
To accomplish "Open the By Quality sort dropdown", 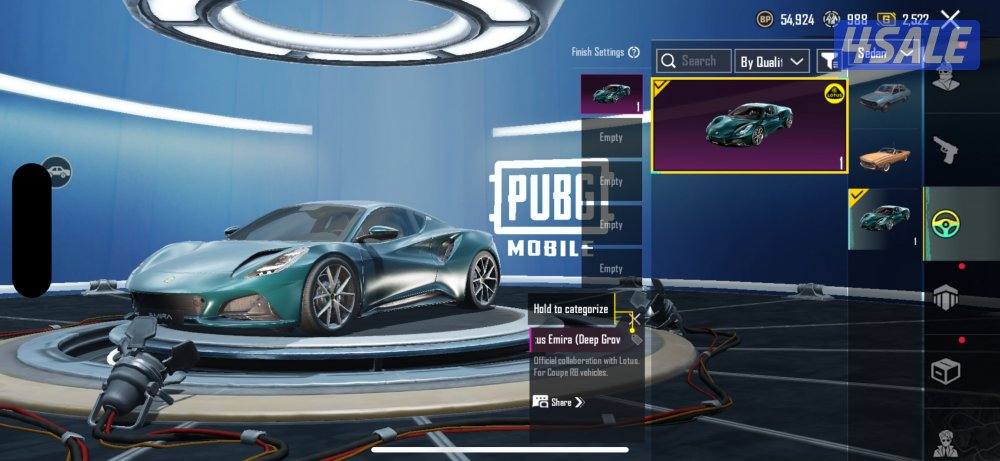I will 772,62.
